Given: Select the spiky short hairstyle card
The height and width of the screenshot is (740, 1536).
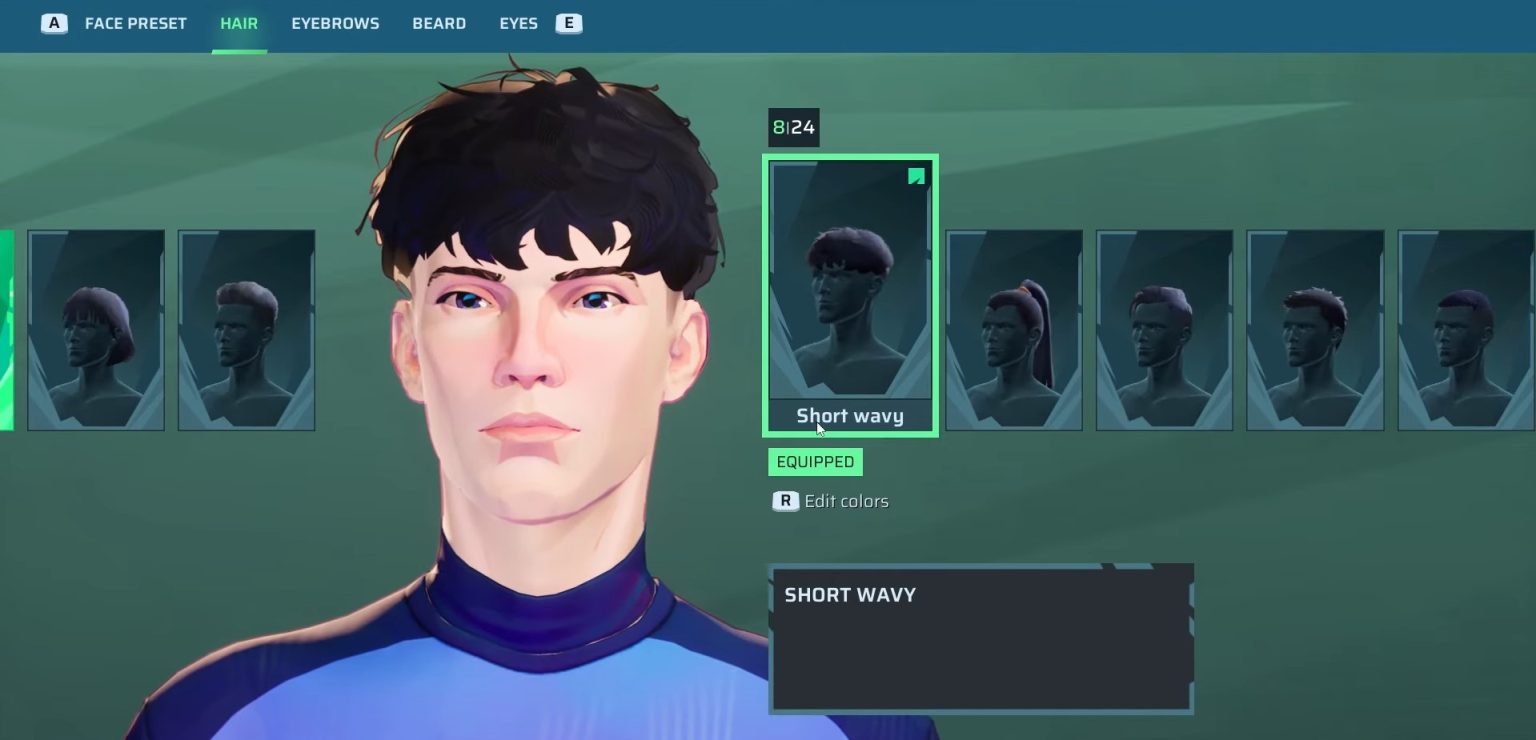Looking at the screenshot, I should point(1315,330).
